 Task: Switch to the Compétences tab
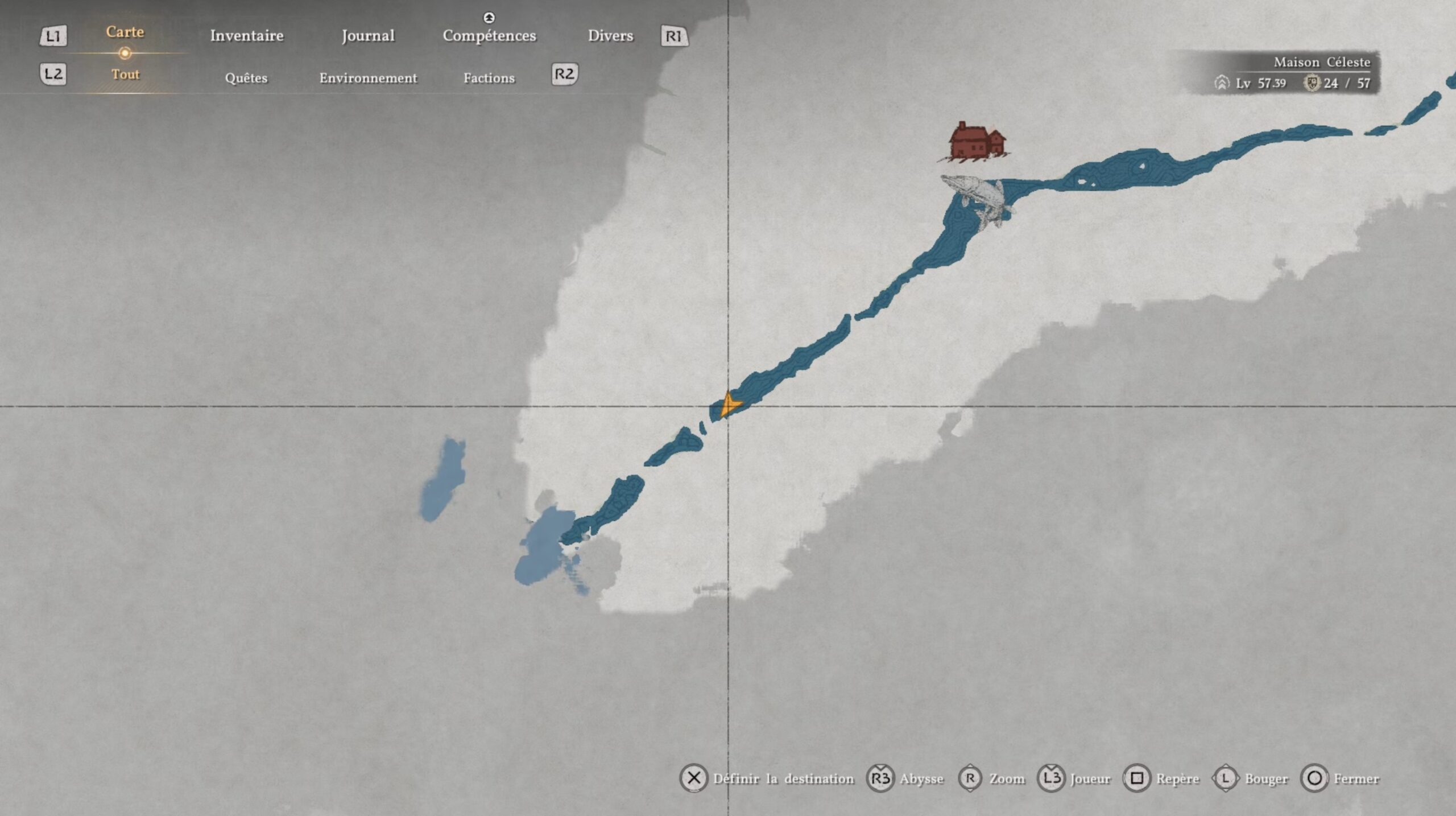[489, 36]
